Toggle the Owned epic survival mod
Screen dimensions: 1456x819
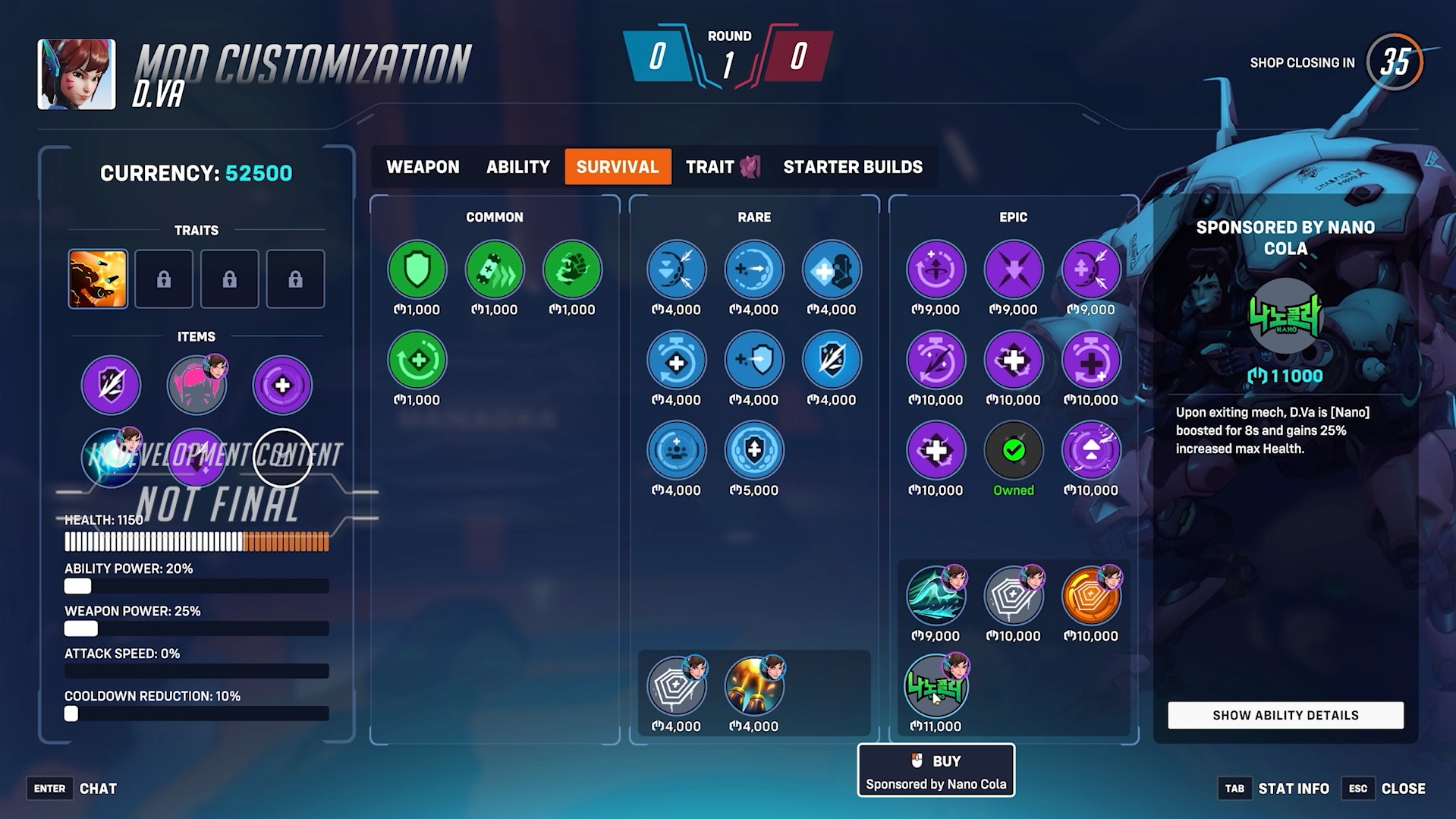[x=1013, y=451]
